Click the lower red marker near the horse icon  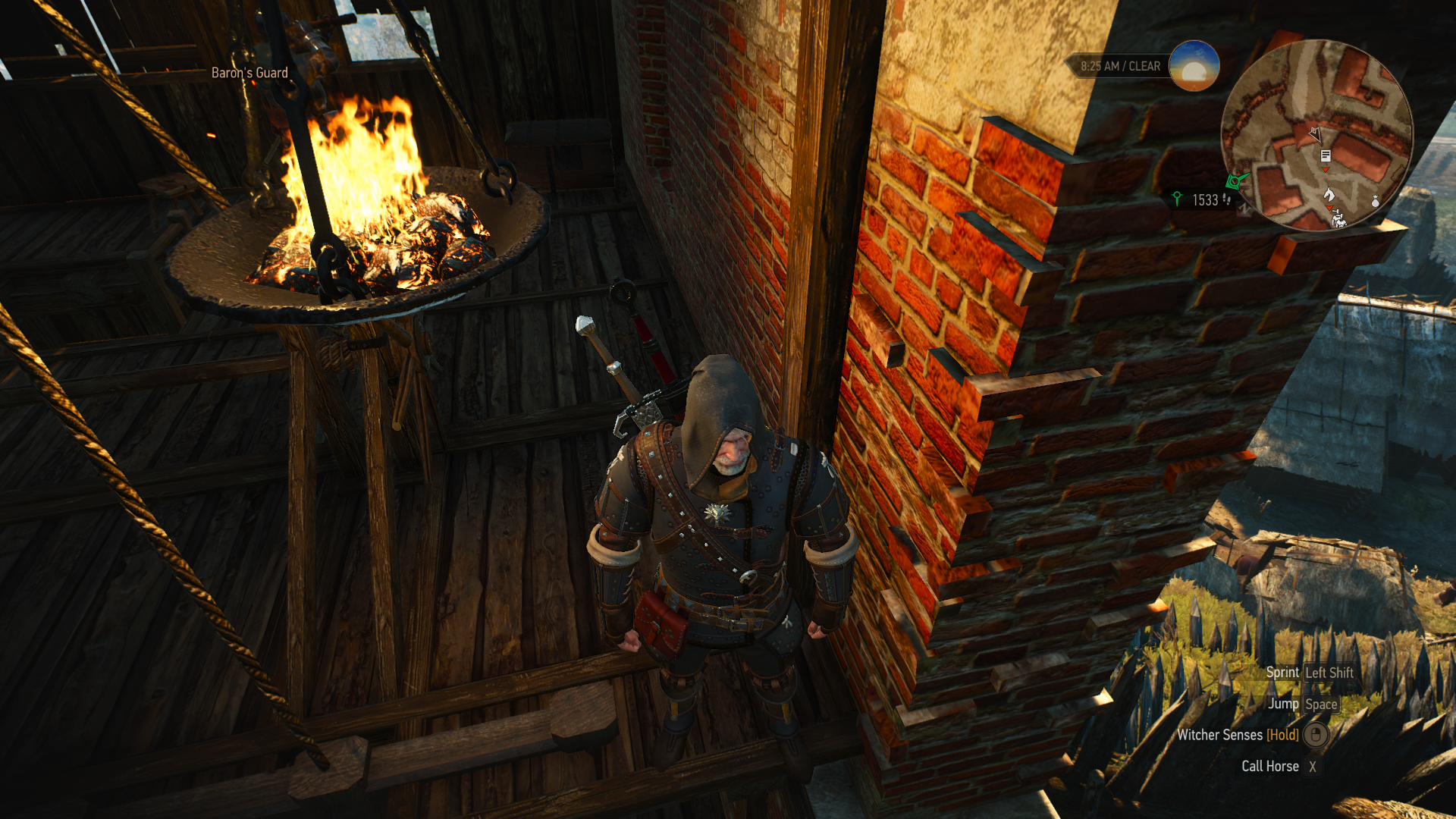point(1329,208)
